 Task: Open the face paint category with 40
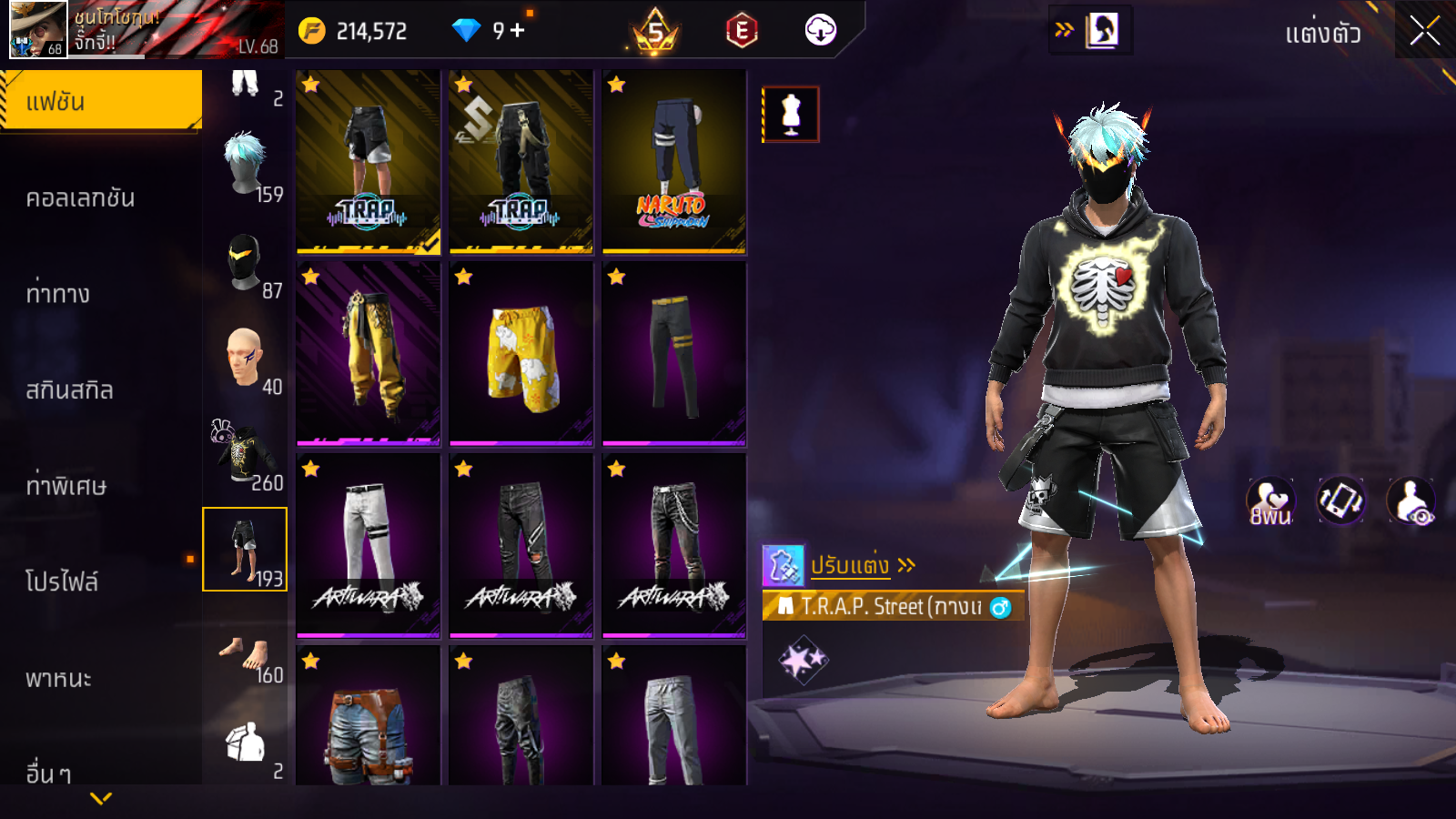[245, 359]
